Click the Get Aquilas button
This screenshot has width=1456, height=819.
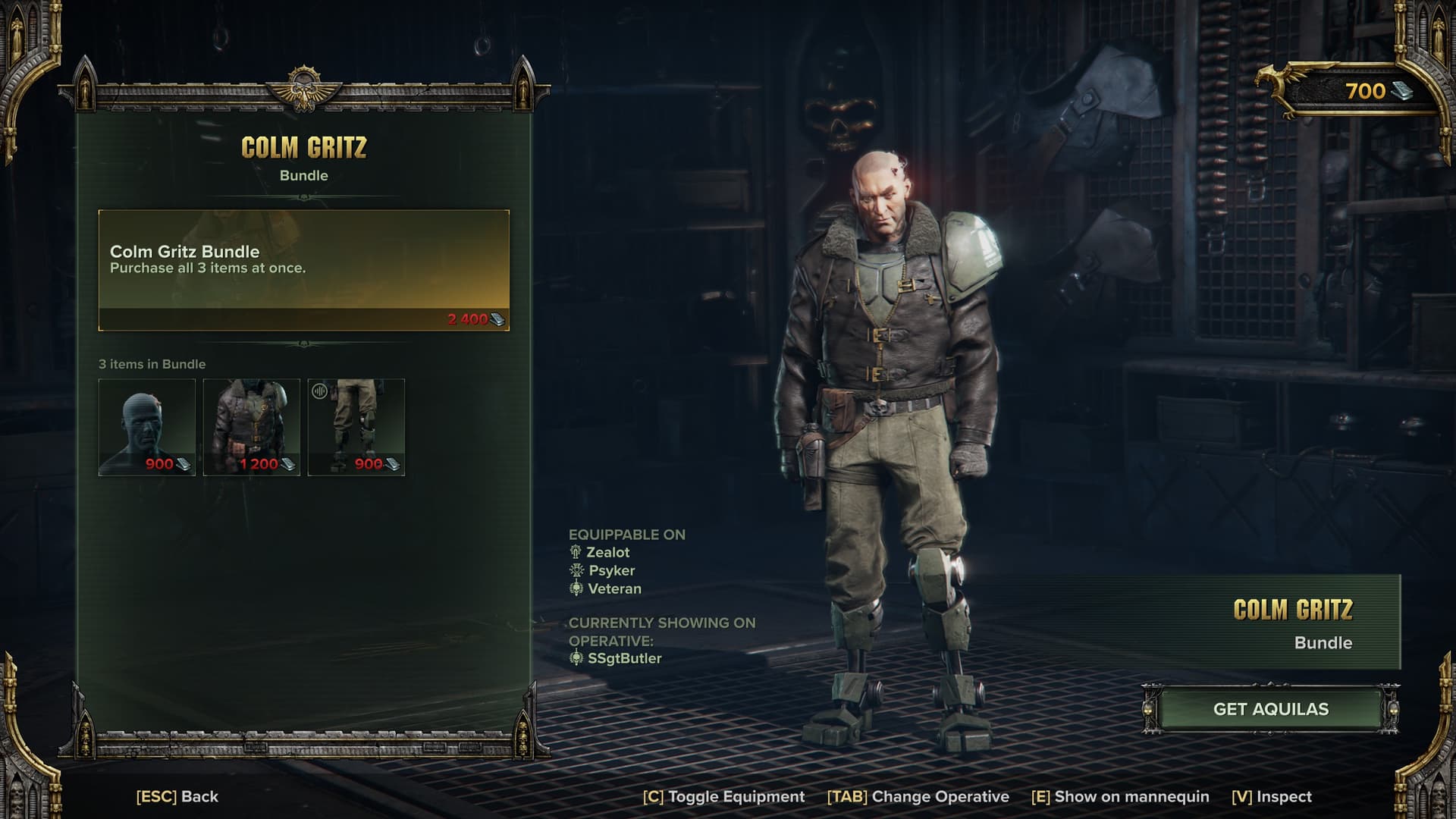[1270, 709]
